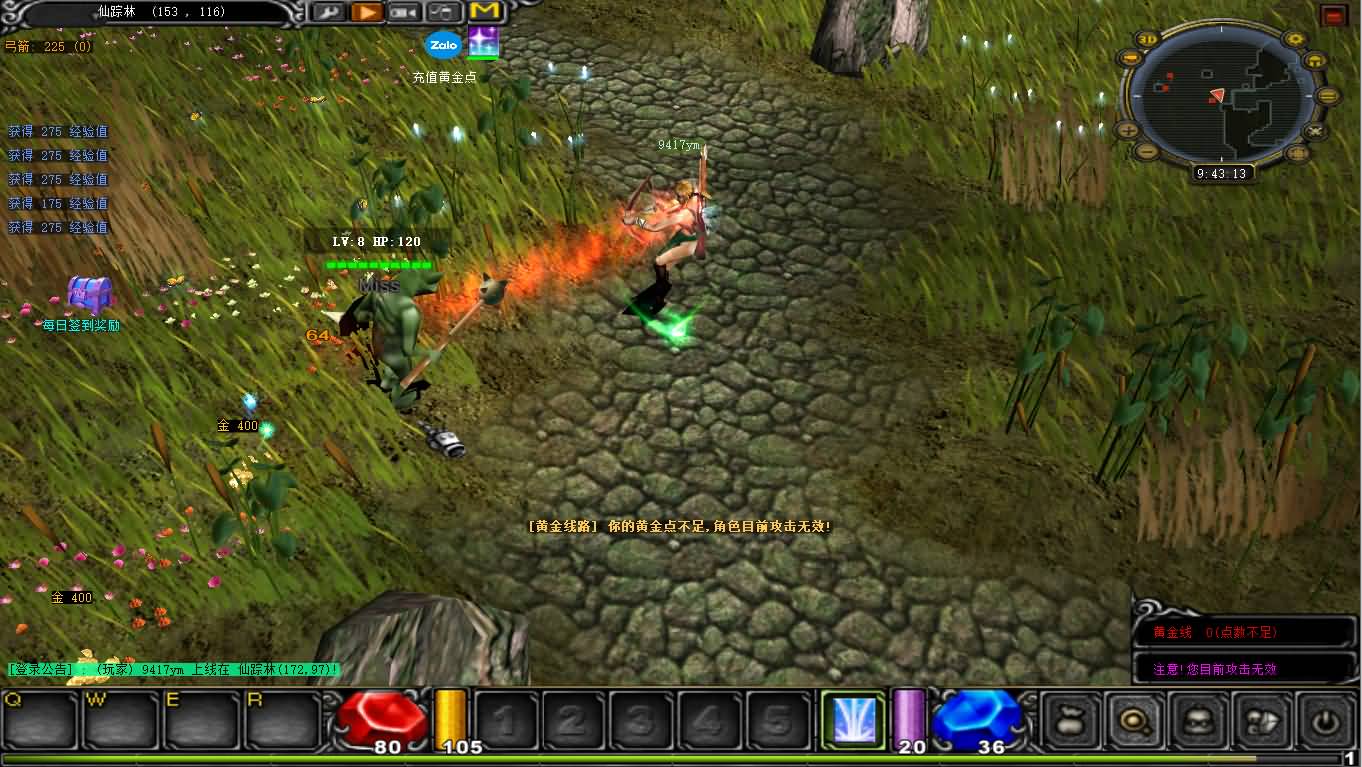The height and width of the screenshot is (767, 1362).
Task: Activate the blue fountain skill icon
Action: 853,719
